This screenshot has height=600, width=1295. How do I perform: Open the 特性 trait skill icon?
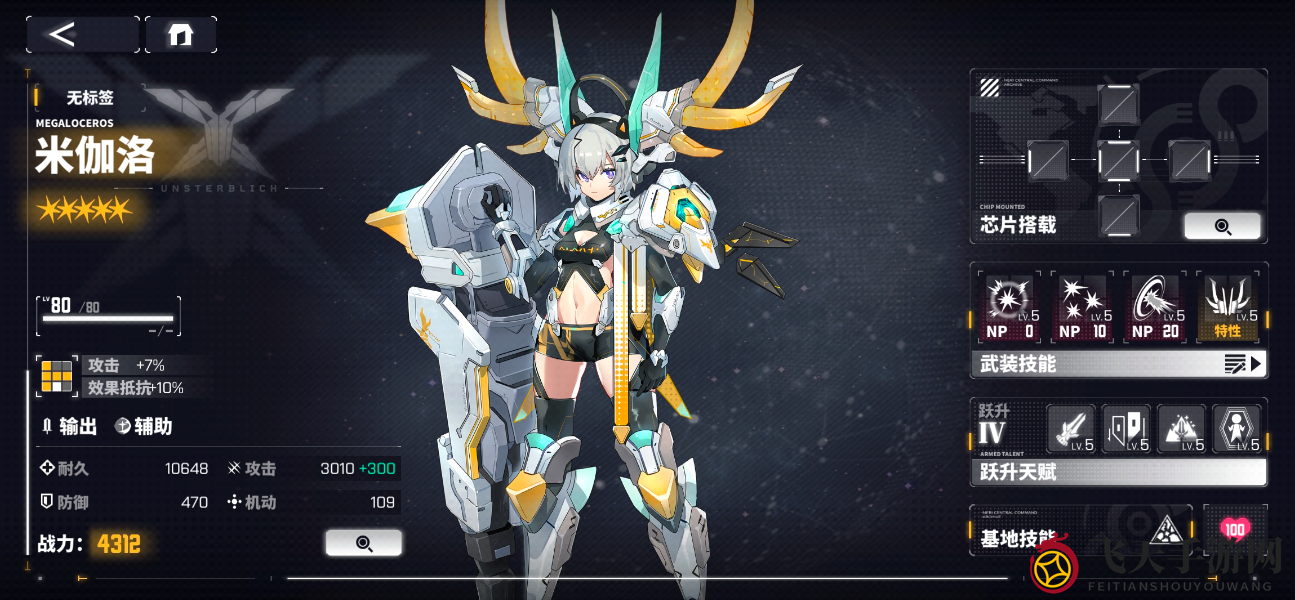tap(1228, 307)
